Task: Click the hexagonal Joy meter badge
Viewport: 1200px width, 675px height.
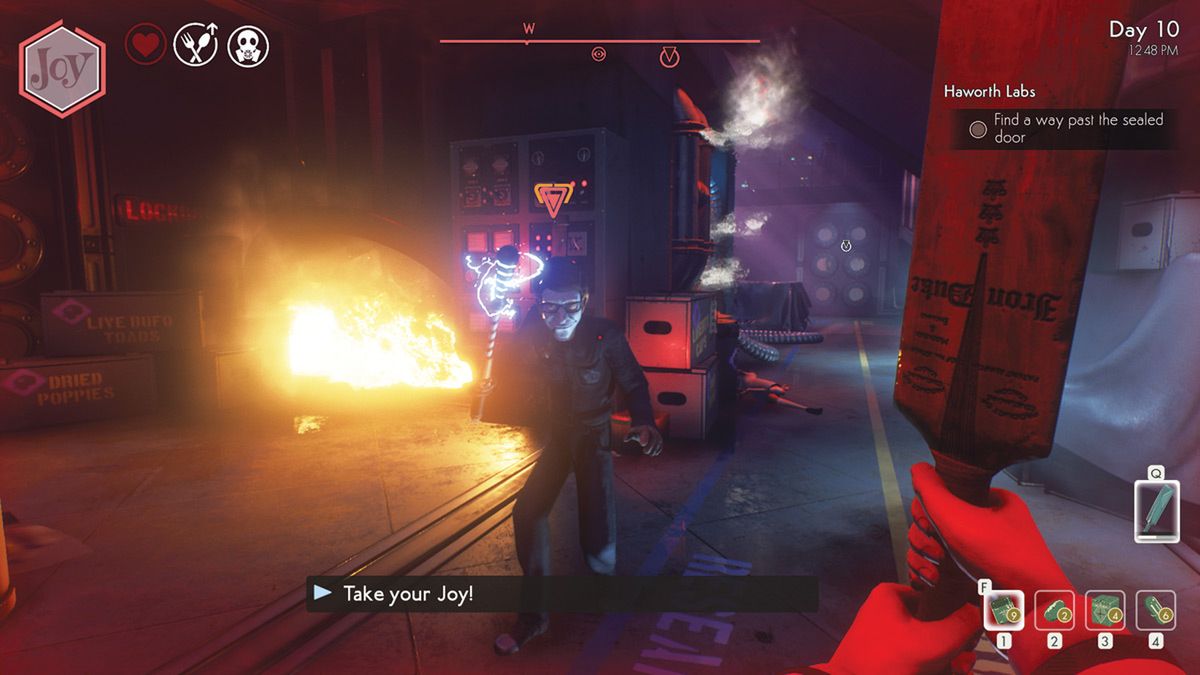Action: (x=62, y=67)
